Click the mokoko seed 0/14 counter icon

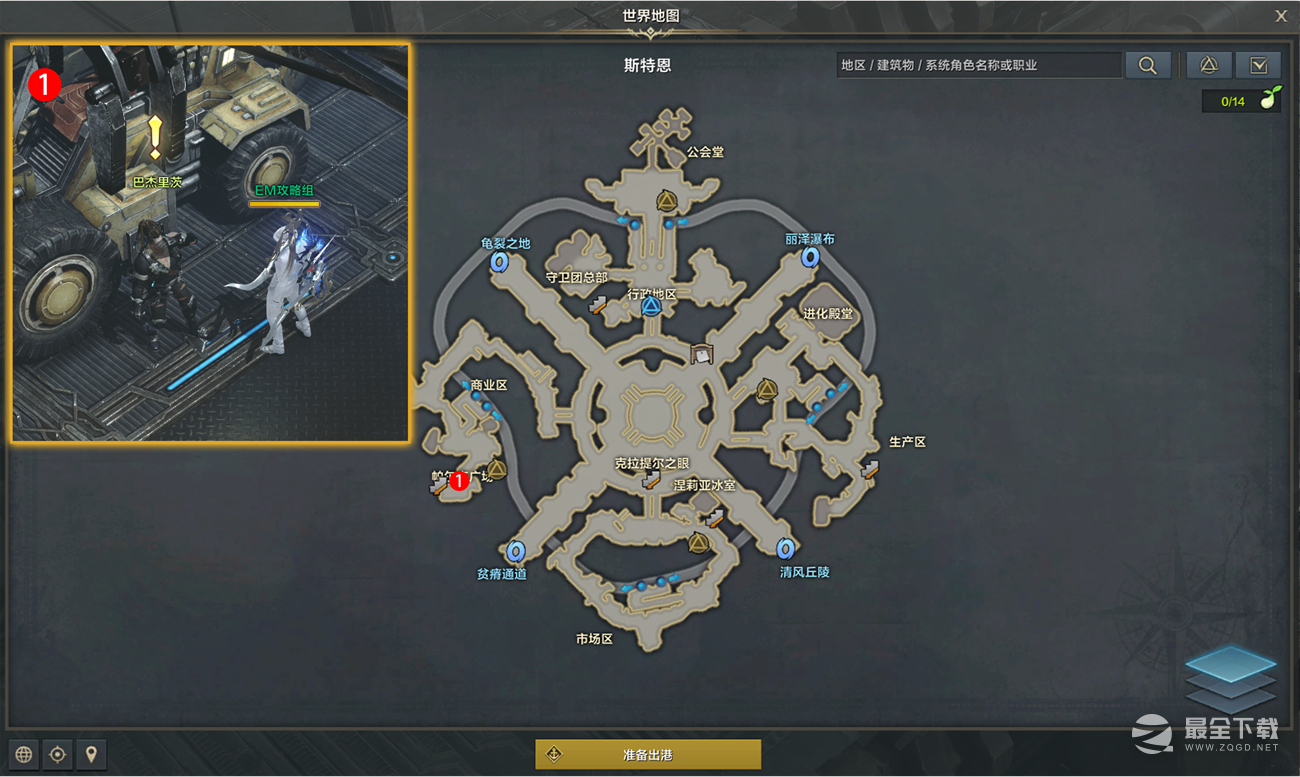(1241, 100)
